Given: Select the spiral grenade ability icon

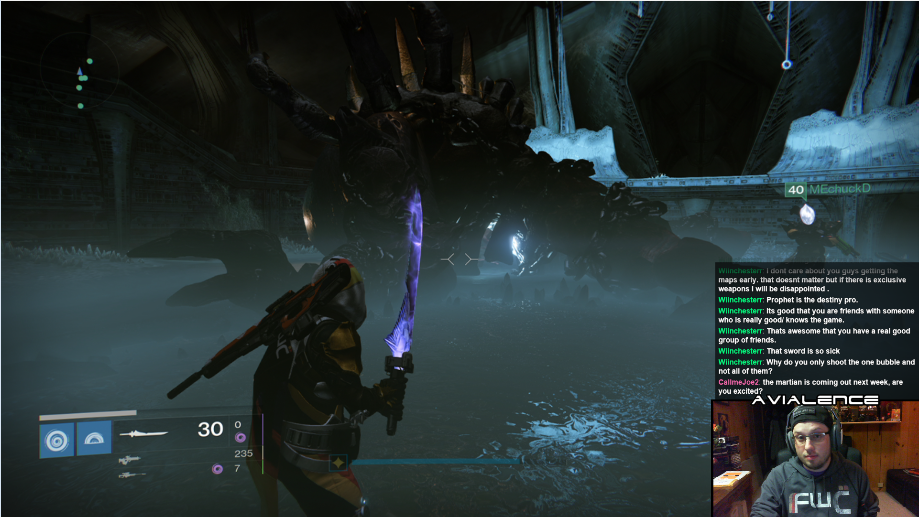Looking at the screenshot, I should point(56,438).
